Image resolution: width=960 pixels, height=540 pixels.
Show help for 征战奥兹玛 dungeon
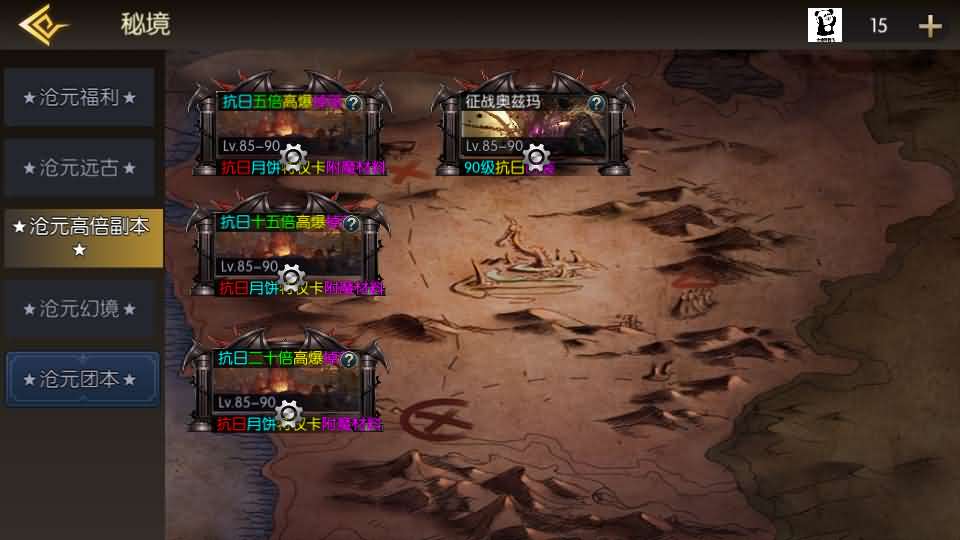pyautogui.click(x=596, y=102)
